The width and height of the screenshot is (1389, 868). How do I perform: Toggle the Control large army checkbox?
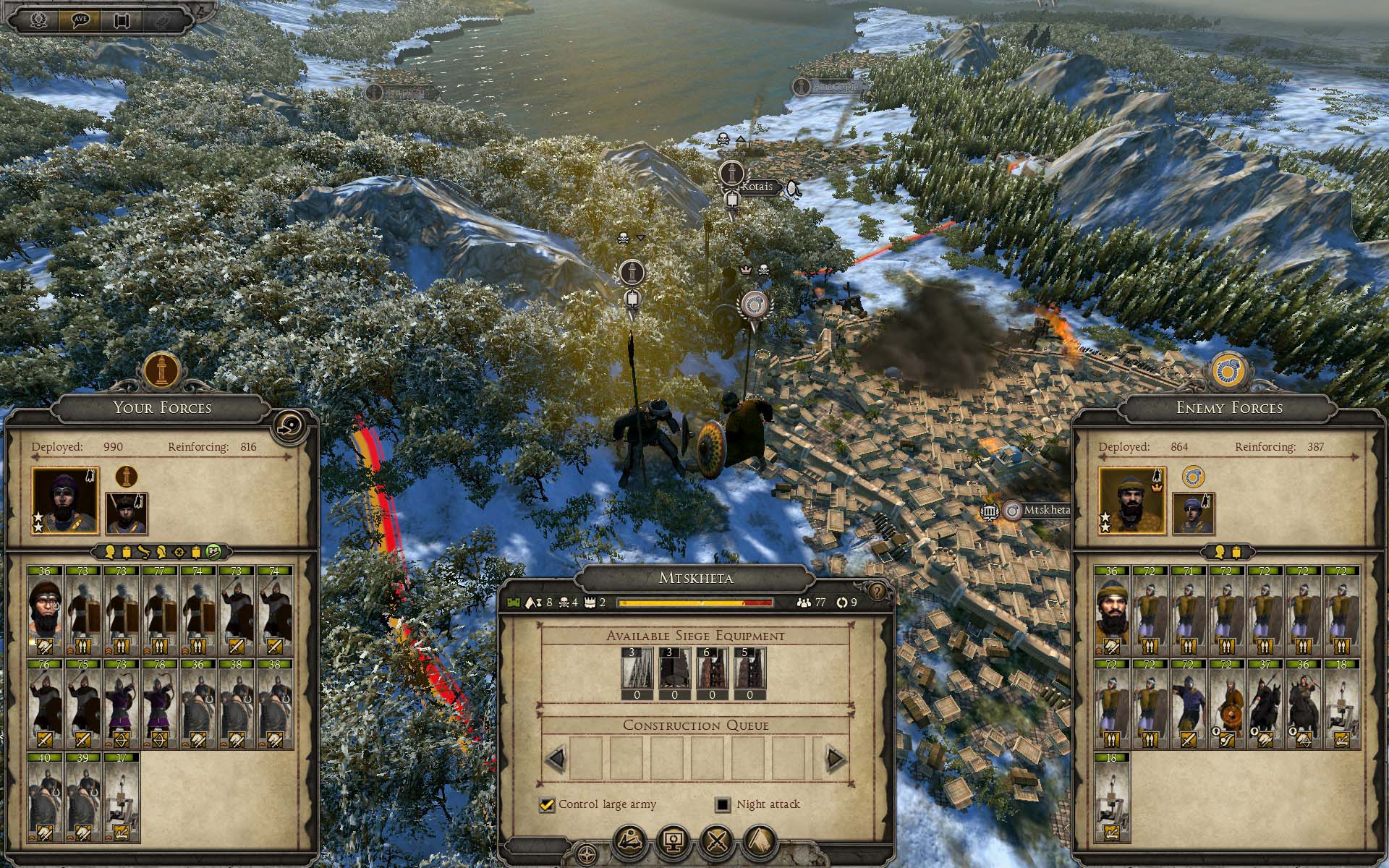(x=547, y=804)
